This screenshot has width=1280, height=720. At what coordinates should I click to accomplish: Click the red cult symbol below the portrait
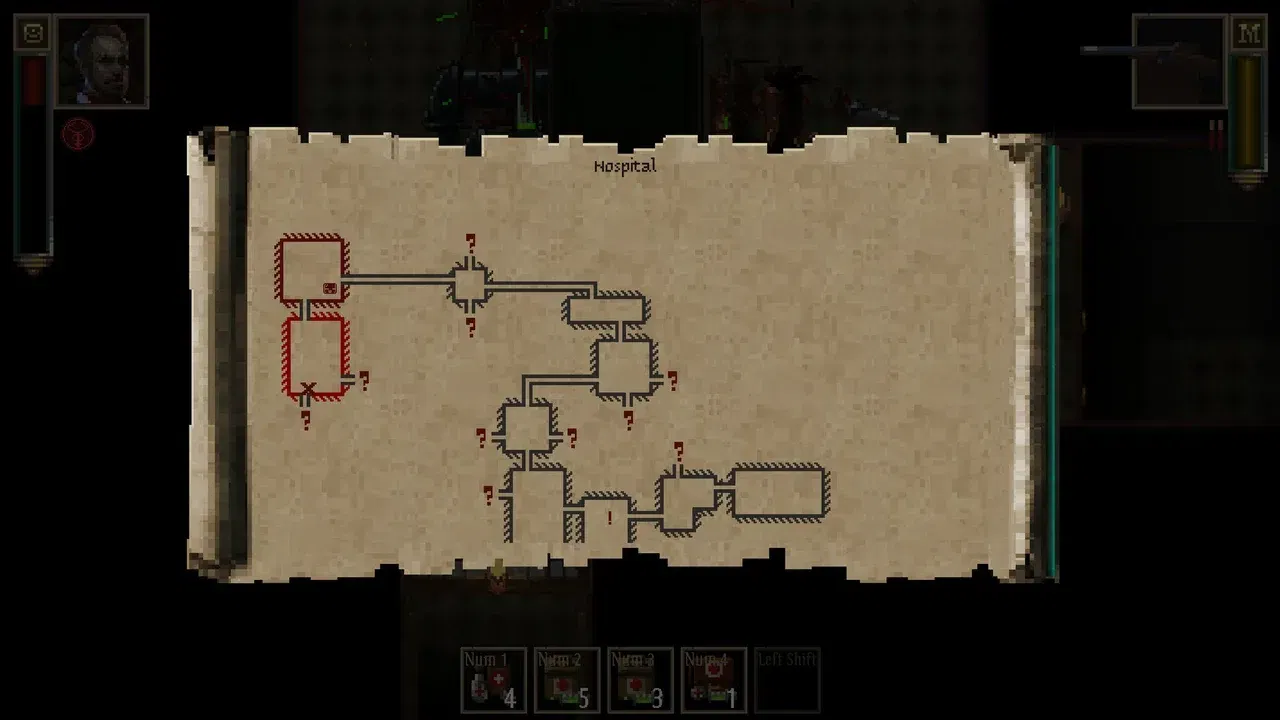pos(78,132)
